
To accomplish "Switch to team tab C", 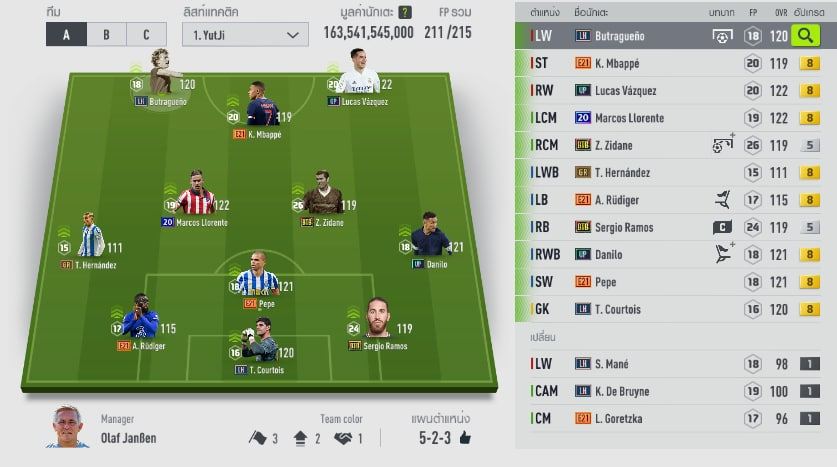I will pos(146,34).
